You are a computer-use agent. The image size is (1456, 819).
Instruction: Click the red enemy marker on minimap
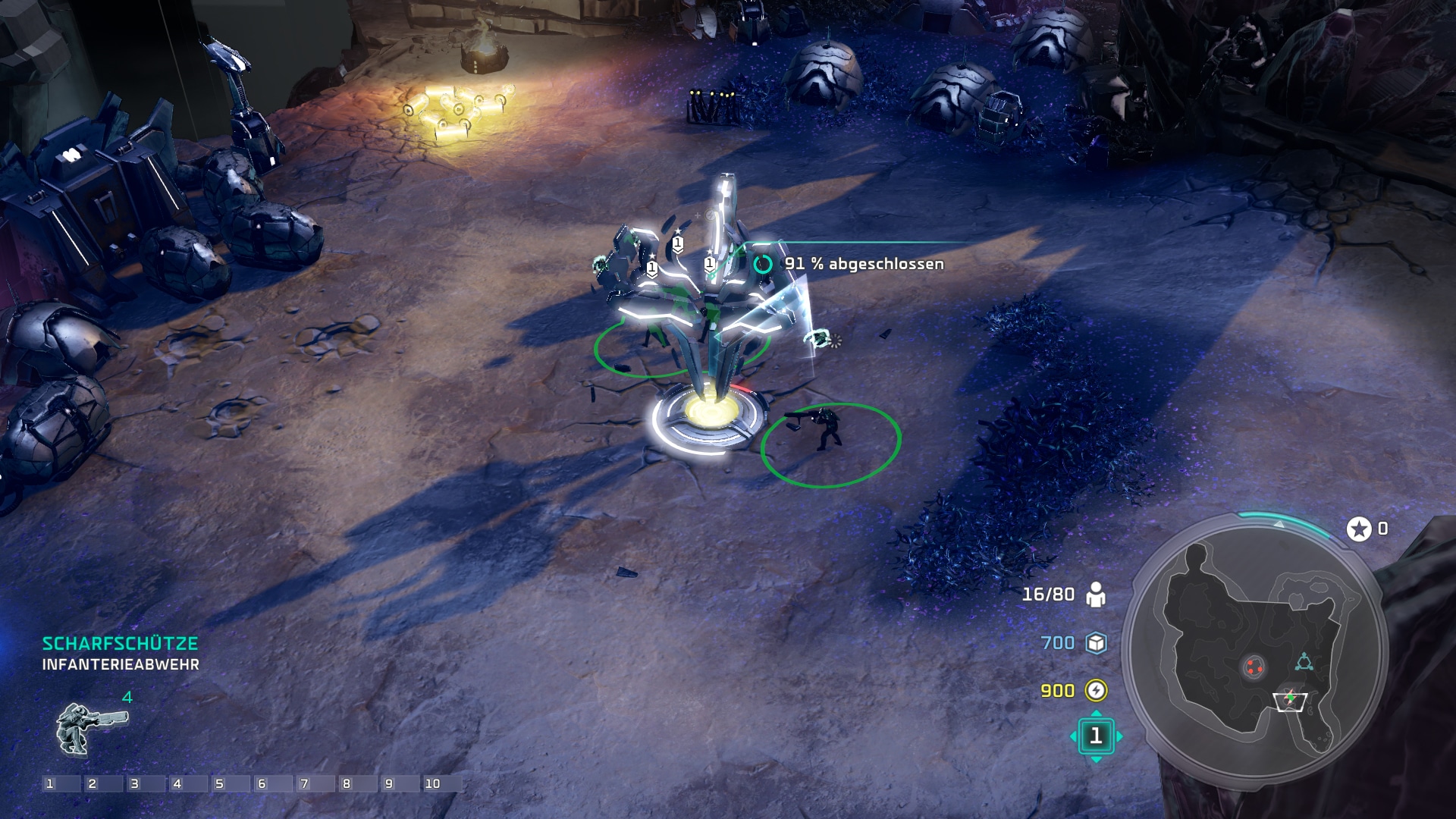click(x=1253, y=667)
